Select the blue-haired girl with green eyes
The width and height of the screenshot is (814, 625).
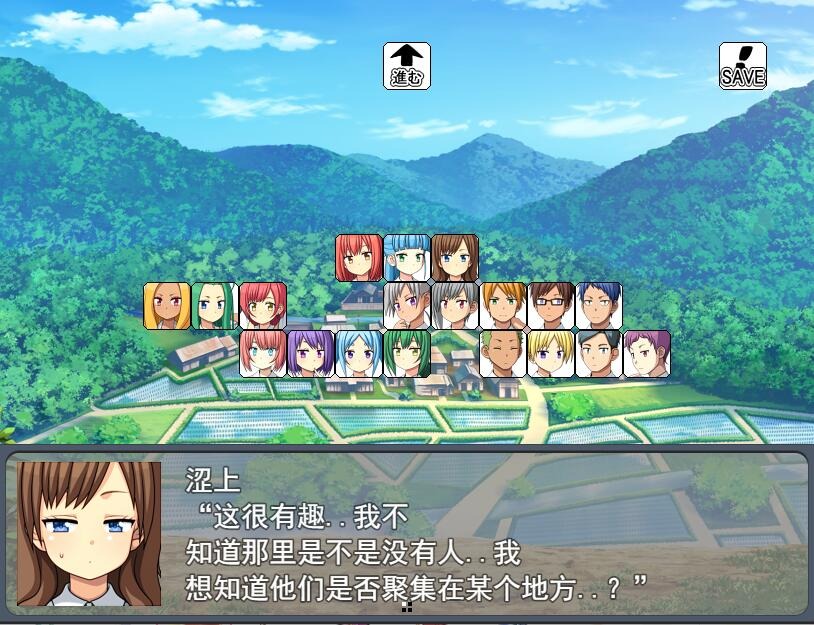point(407,258)
